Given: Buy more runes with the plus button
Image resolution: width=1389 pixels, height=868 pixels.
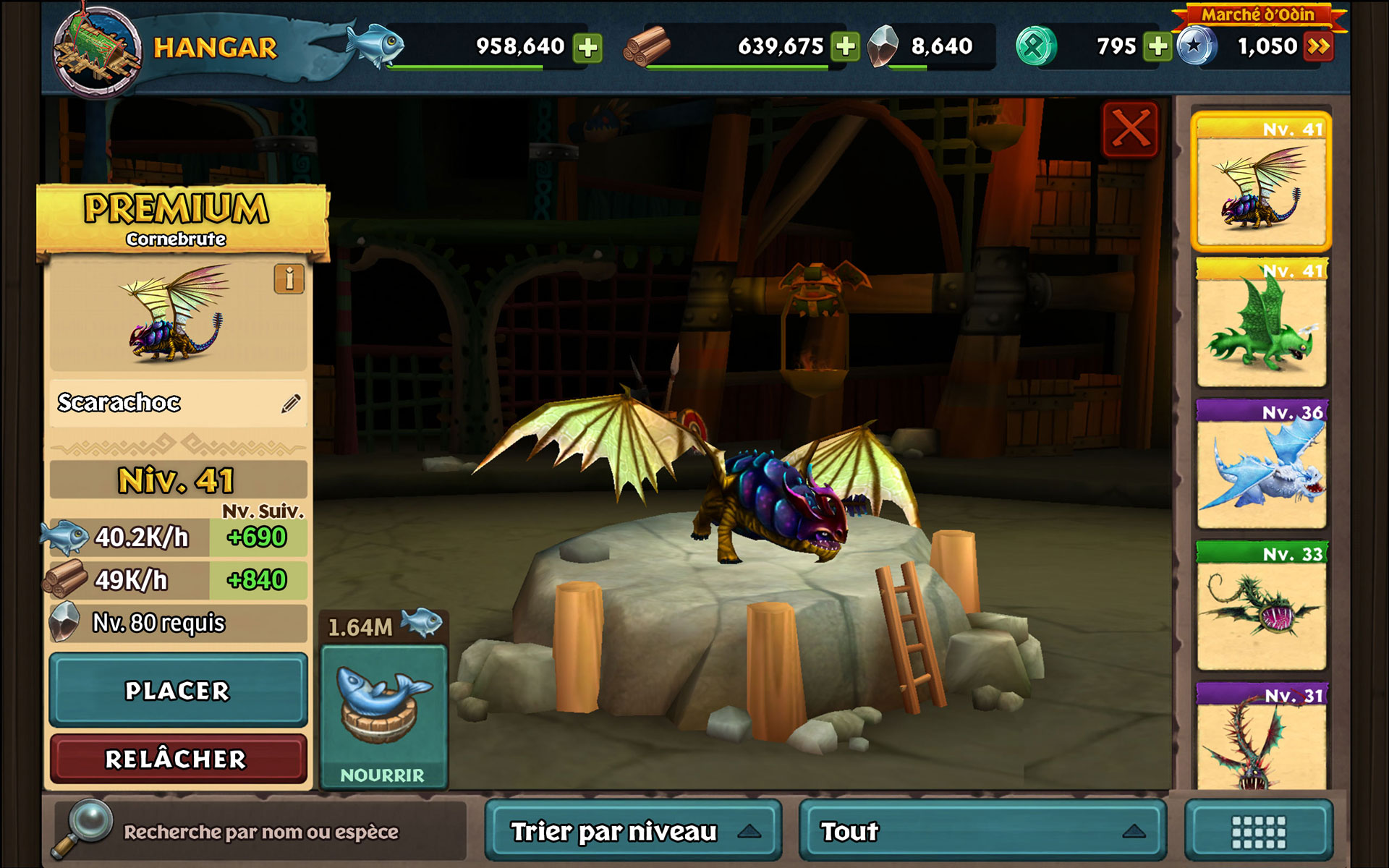Looking at the screenshot, I should [1157, 47].
